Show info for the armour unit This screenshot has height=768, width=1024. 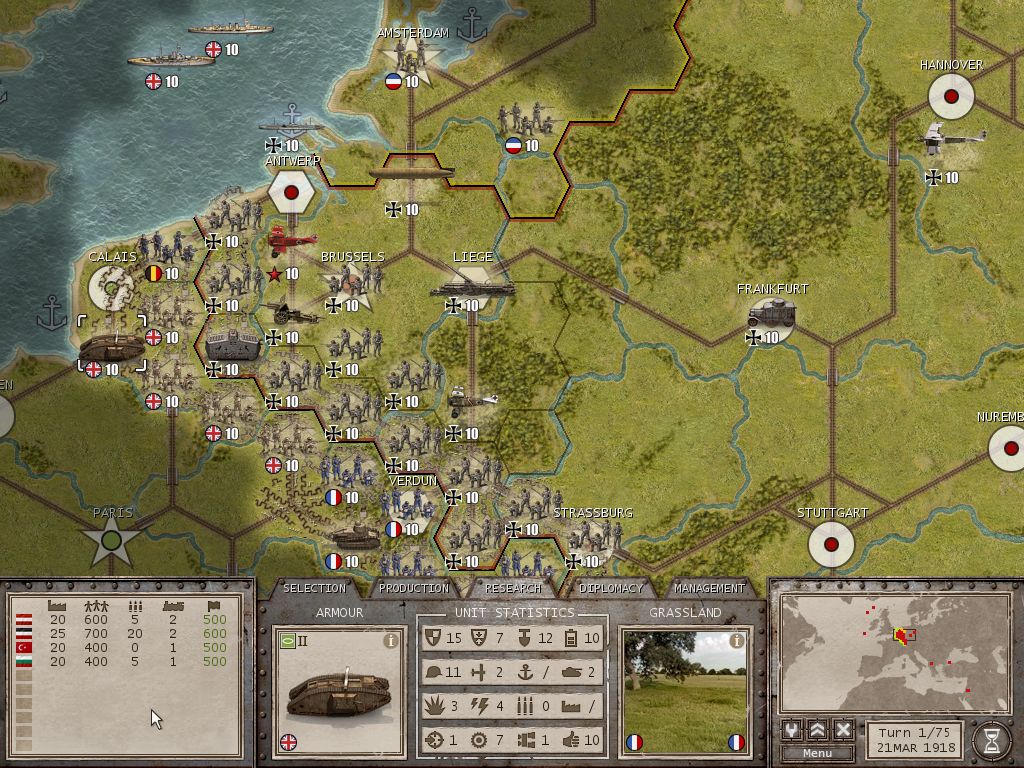(x=390, y=641)
